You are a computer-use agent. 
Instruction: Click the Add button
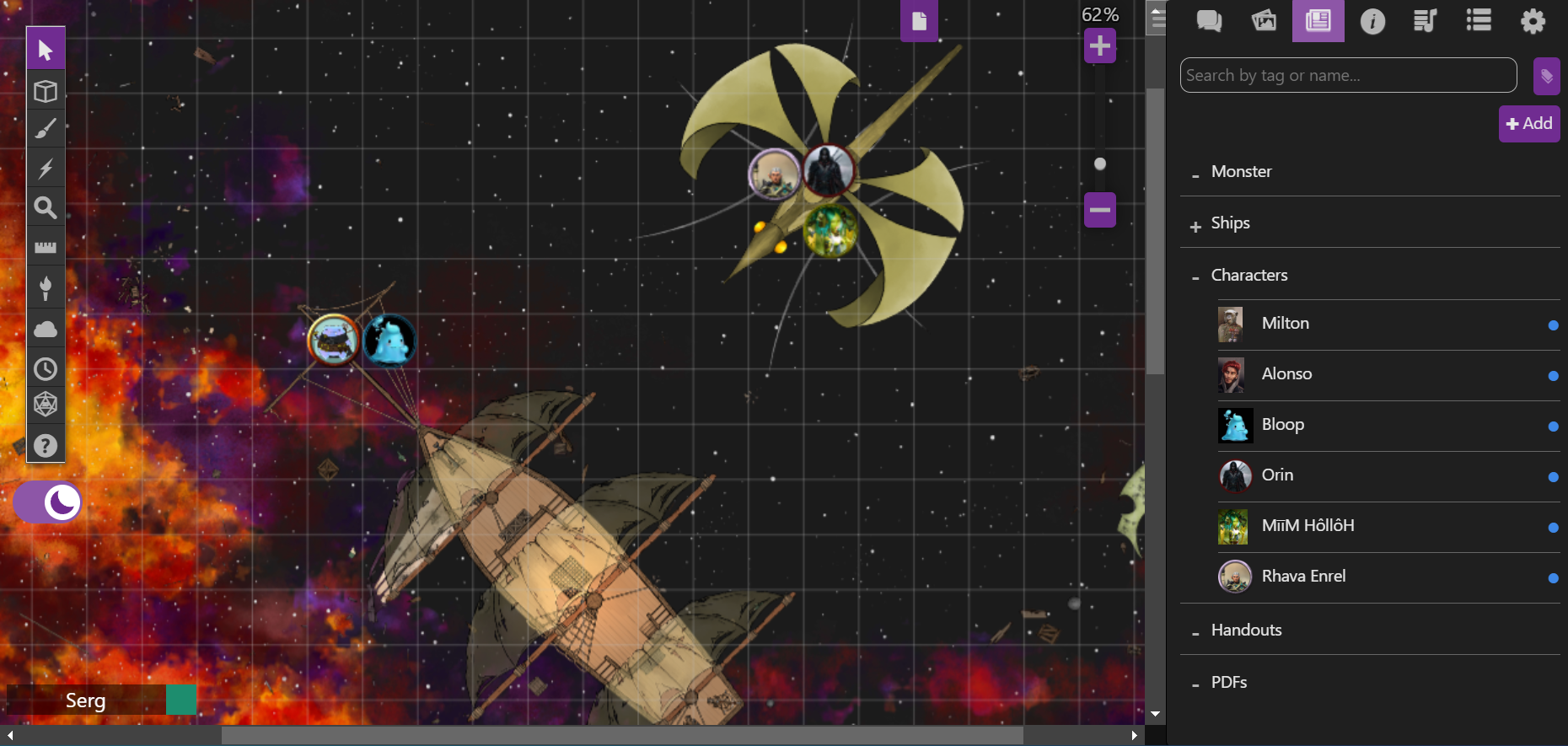(1529, 124)
